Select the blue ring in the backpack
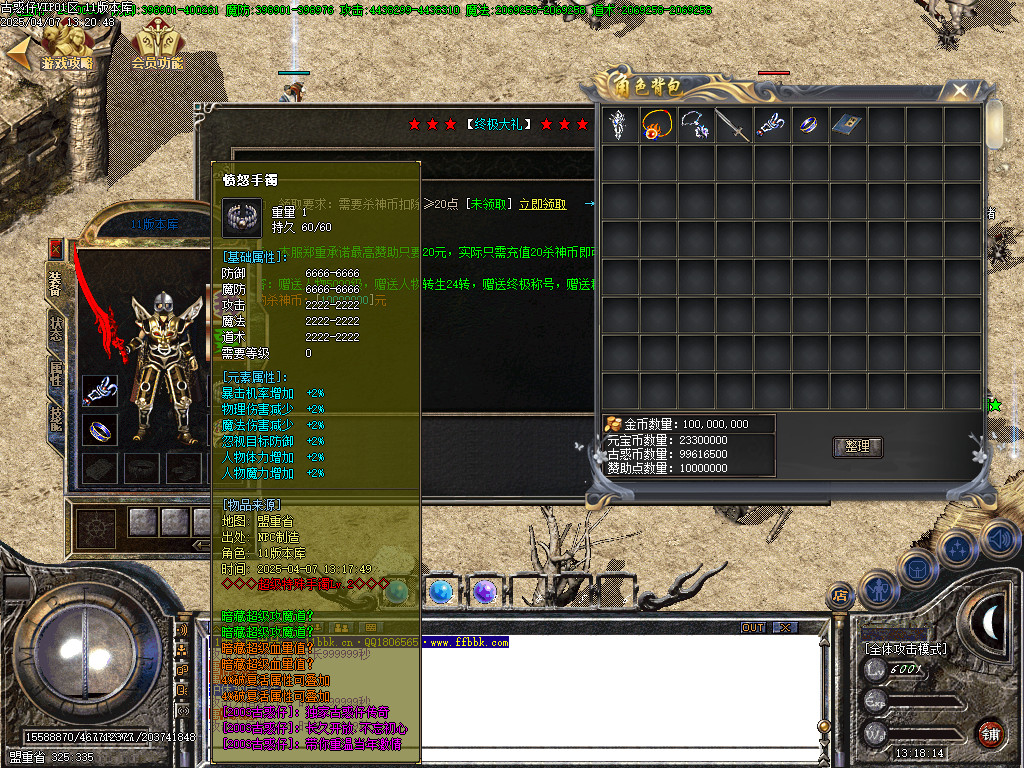Image resolution: width=1024 pixels, height=768 pixels. pos(808,125)
